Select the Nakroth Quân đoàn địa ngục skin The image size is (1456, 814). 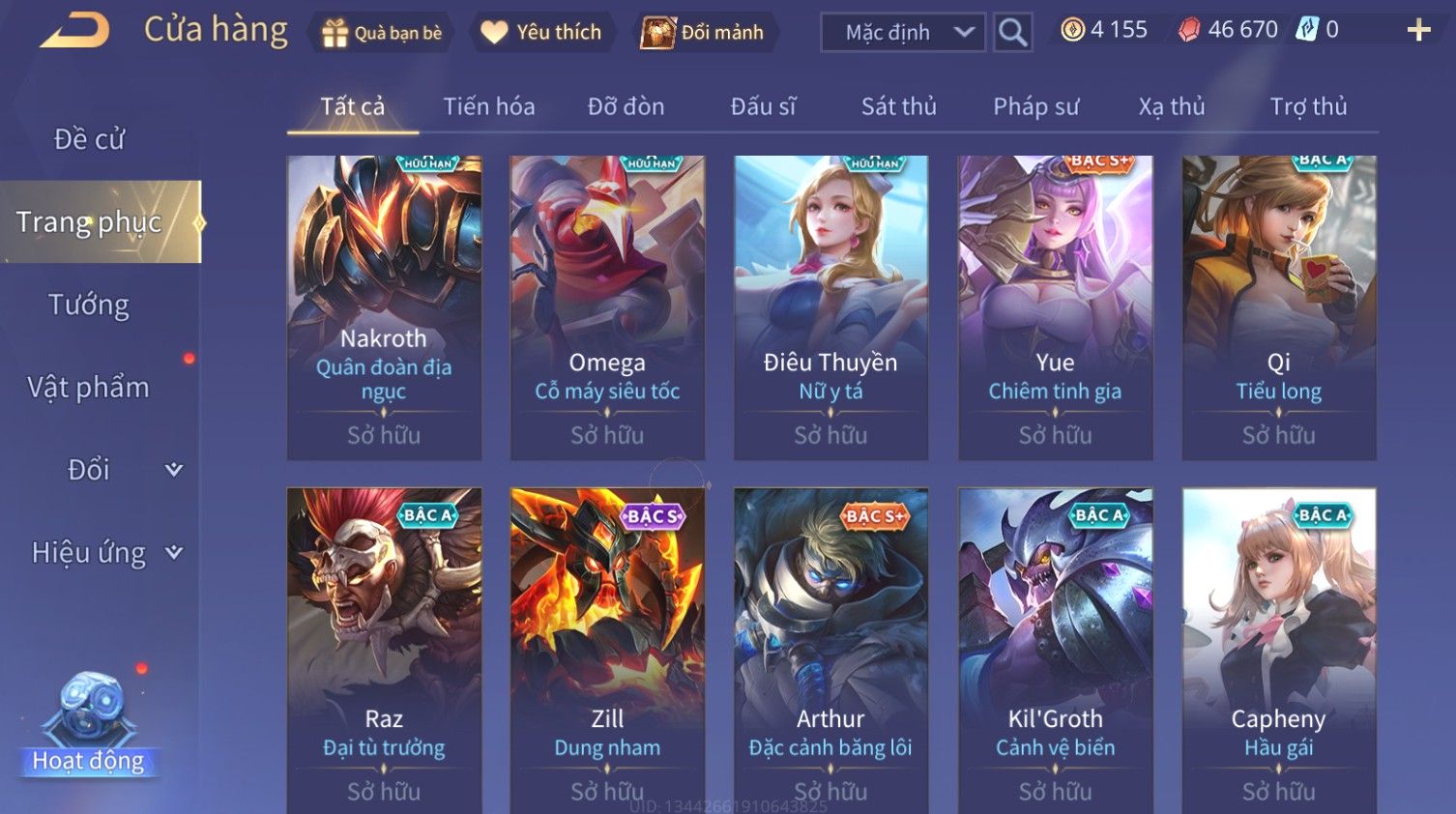pos(384,307)
